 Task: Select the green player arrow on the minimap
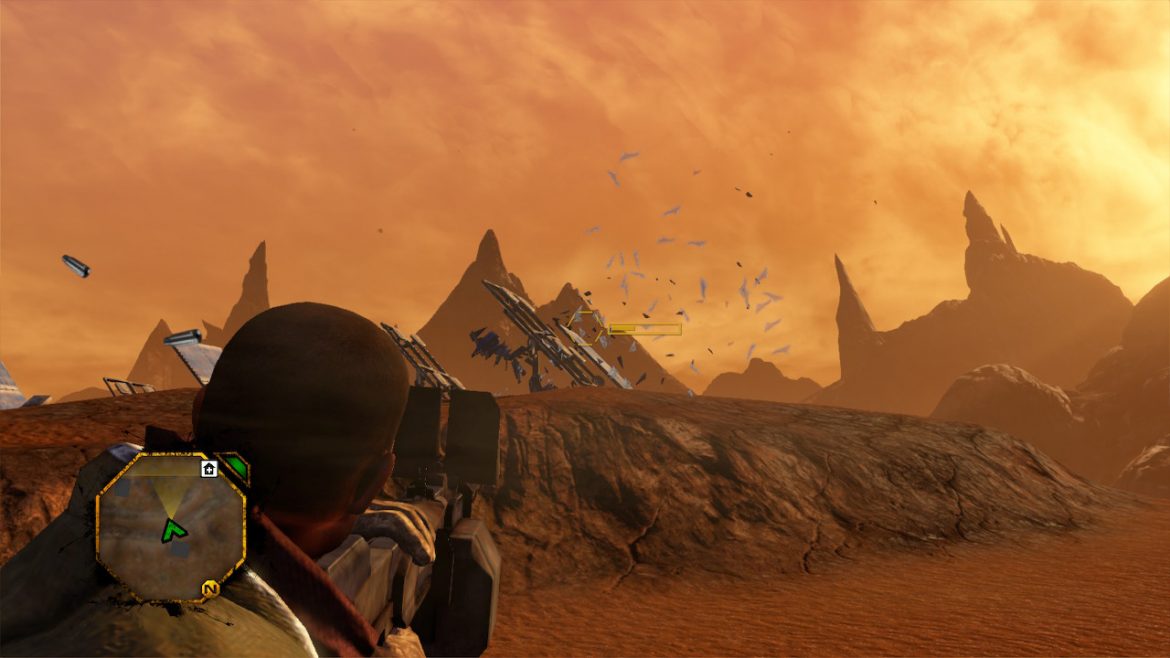[x=174, y=530]
